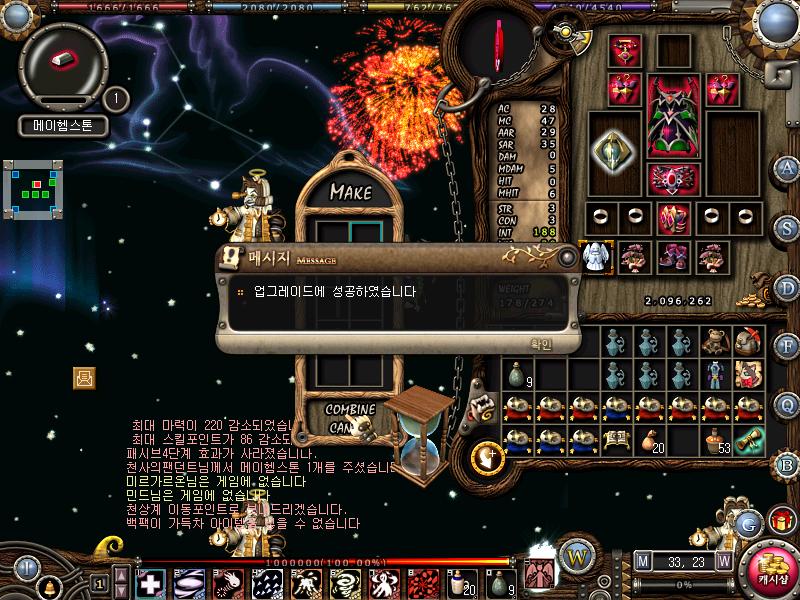
Task: Click the round G button
Action: pyautogui.click(x=748, y=522)
